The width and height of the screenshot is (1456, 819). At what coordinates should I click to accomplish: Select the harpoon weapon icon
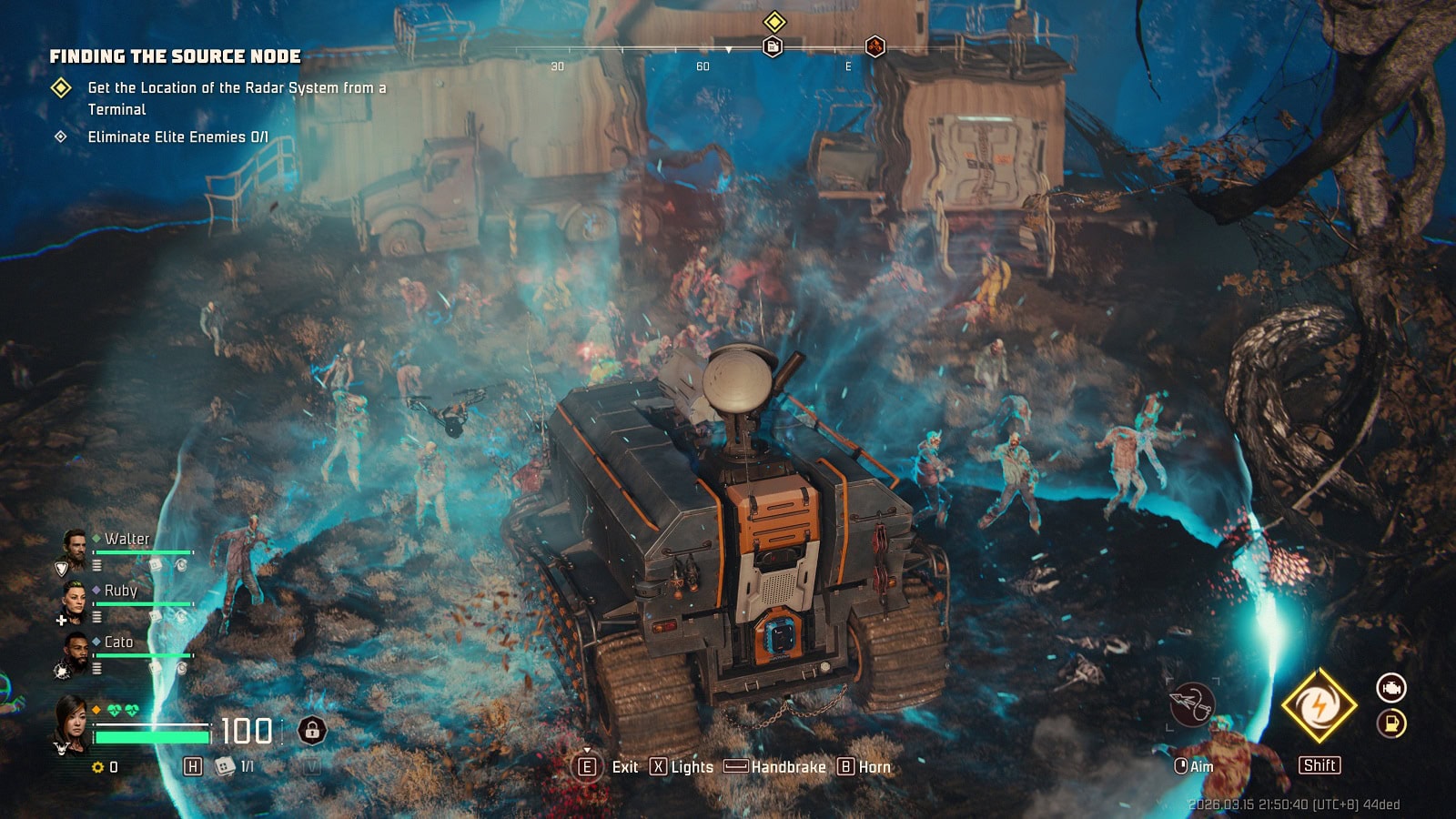pos(1192,704)
